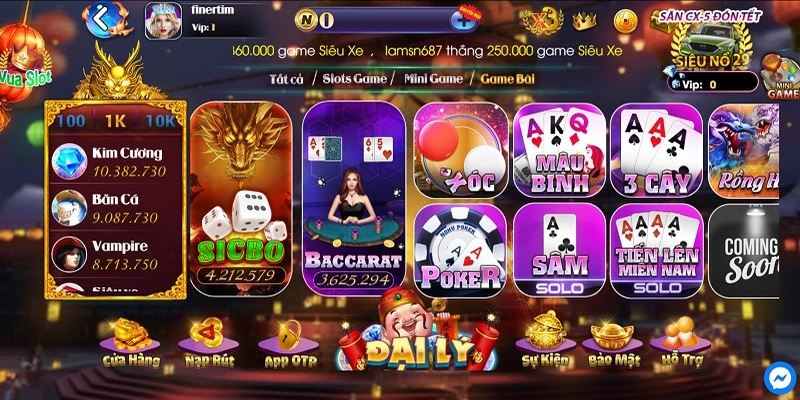The height and width of the screenshot is (400, 800).
Task: Click the plus button to add coins
Action: pos(463,19)
